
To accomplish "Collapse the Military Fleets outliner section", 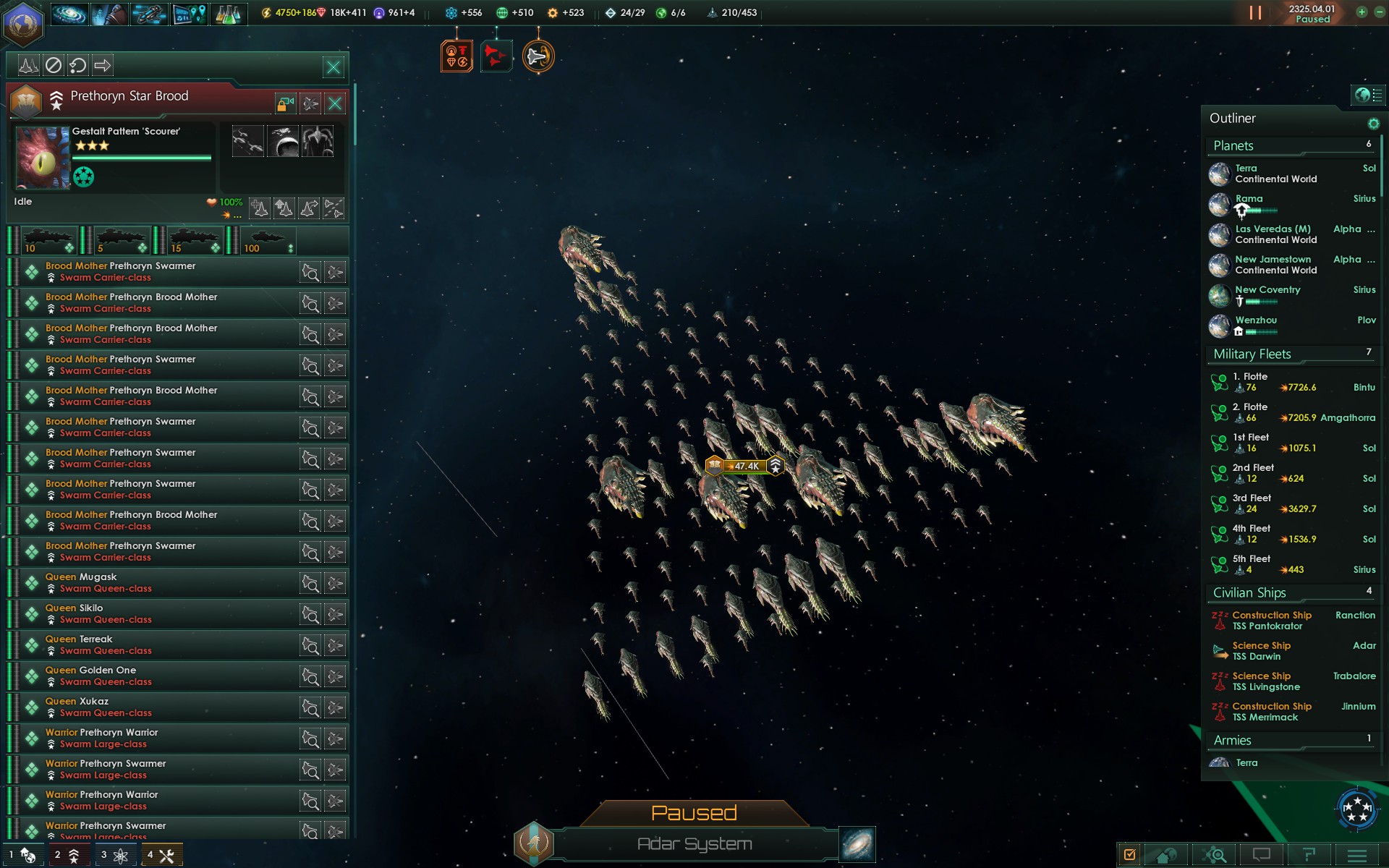I will [x=1252, y=354].
